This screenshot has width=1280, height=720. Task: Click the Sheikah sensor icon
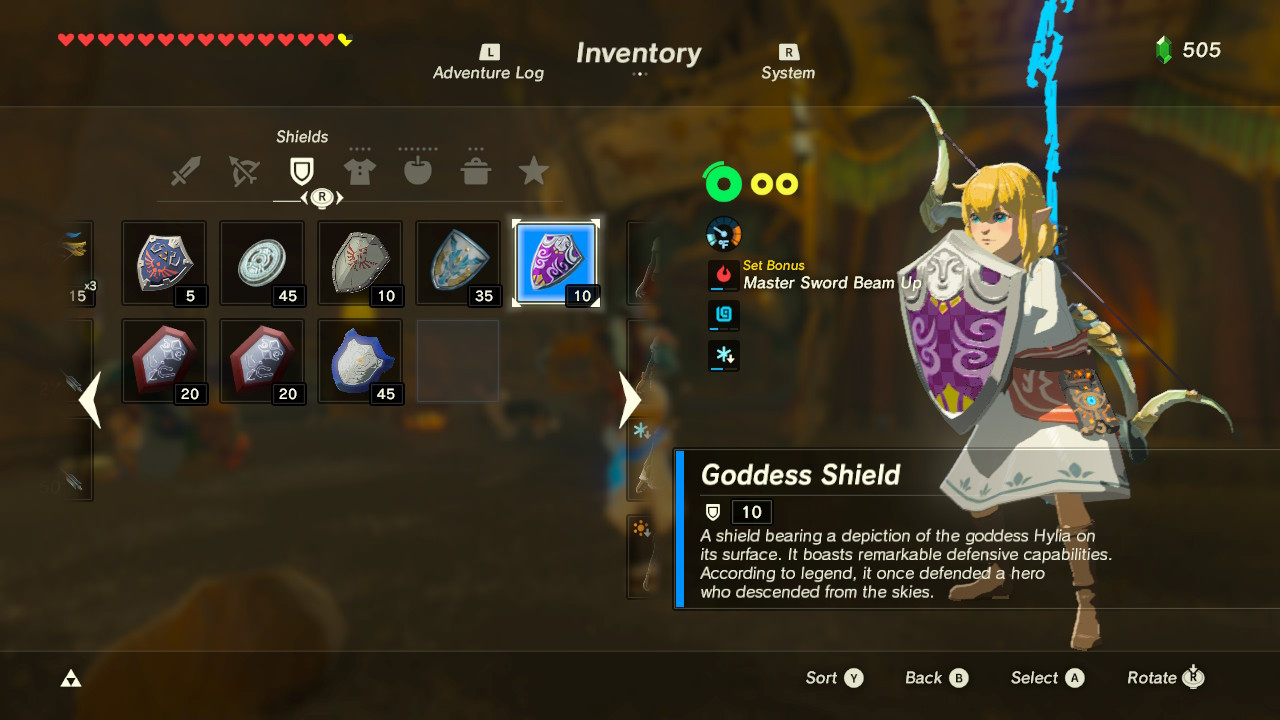click(x=723, y=315)
